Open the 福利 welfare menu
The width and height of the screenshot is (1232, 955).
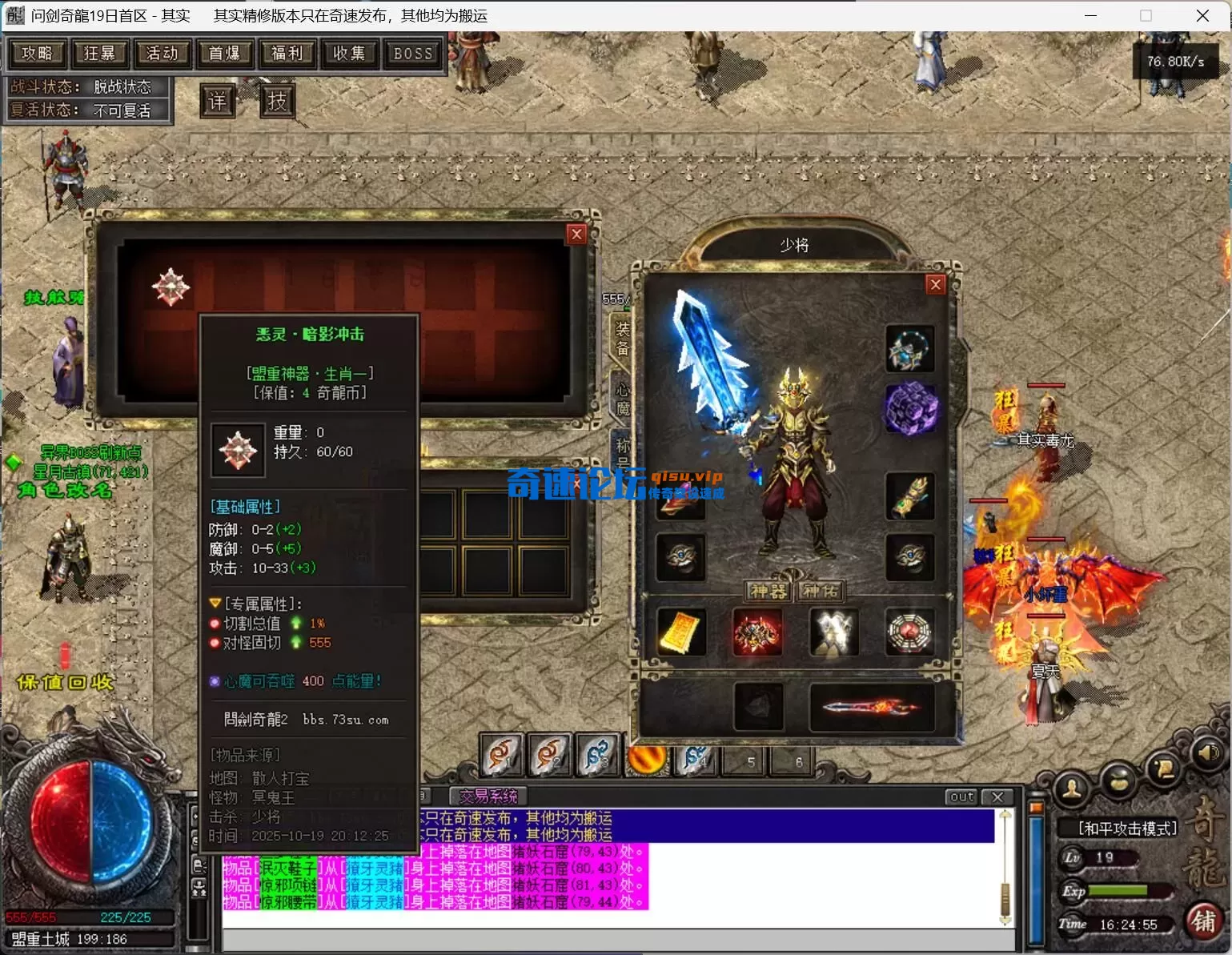pyautogui.click(x=287, y=54)
